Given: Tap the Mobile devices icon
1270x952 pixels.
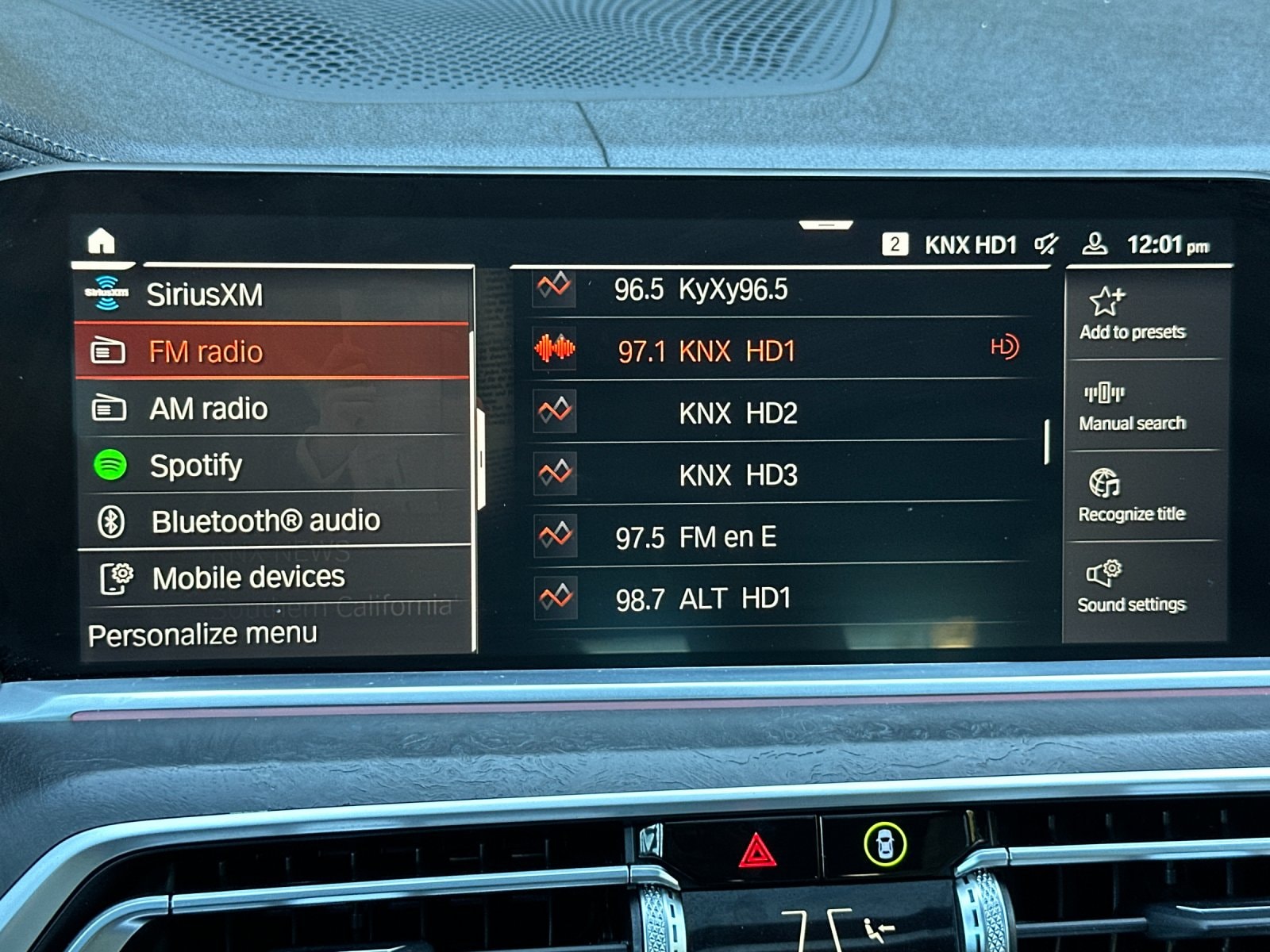Looking at the screenshot, I should [116, 577].
